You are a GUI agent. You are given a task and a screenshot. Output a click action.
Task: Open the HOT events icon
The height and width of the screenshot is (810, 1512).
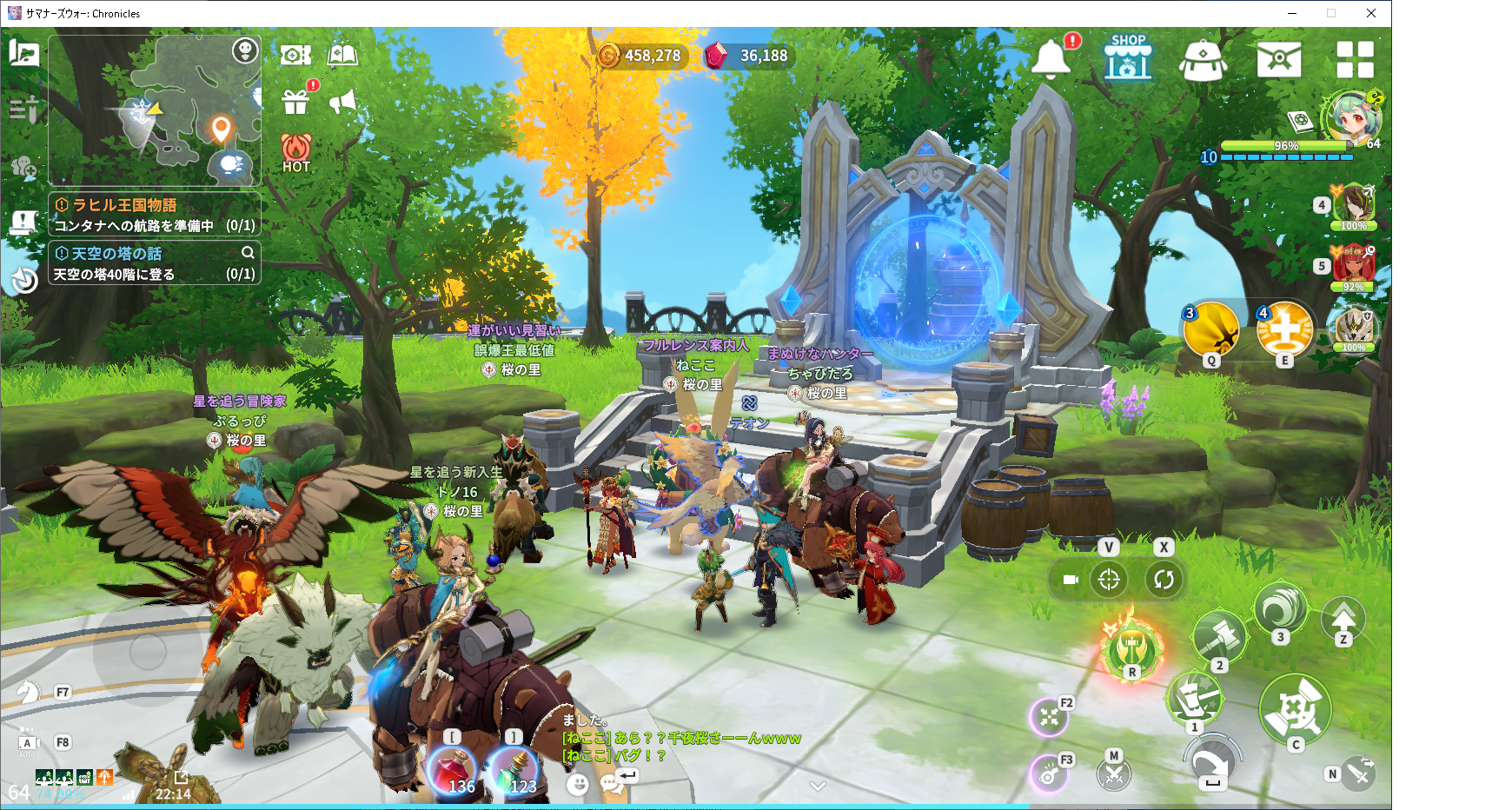click(x=296, y=152)
